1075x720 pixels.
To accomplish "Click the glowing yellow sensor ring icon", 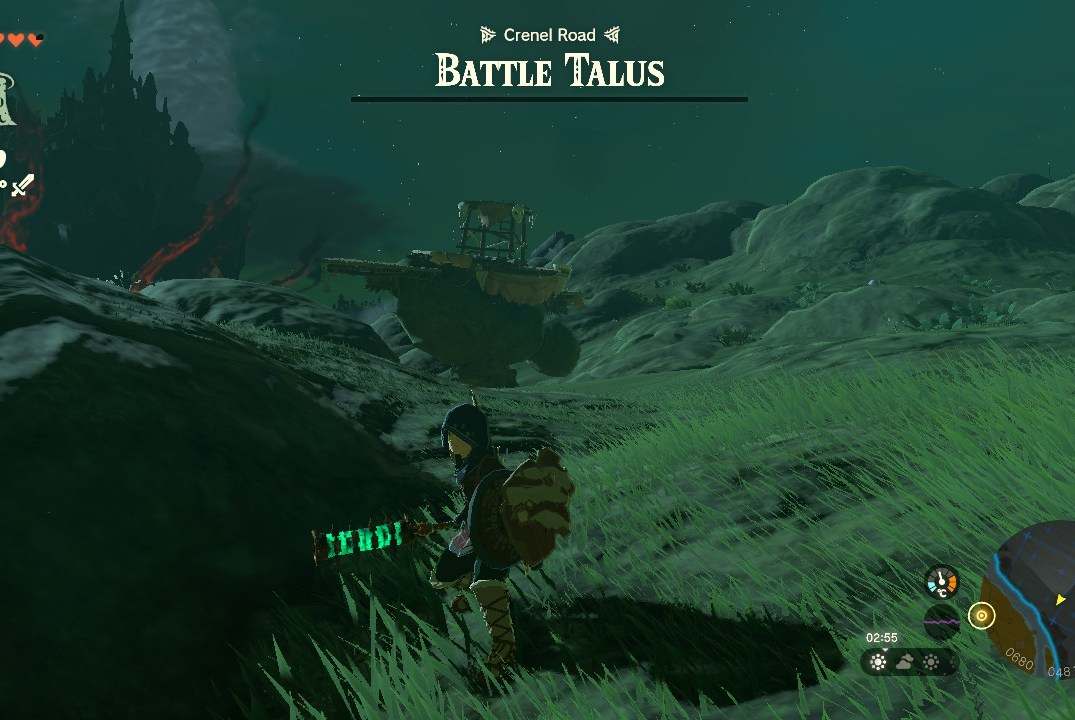I will (x=981, y=616).
